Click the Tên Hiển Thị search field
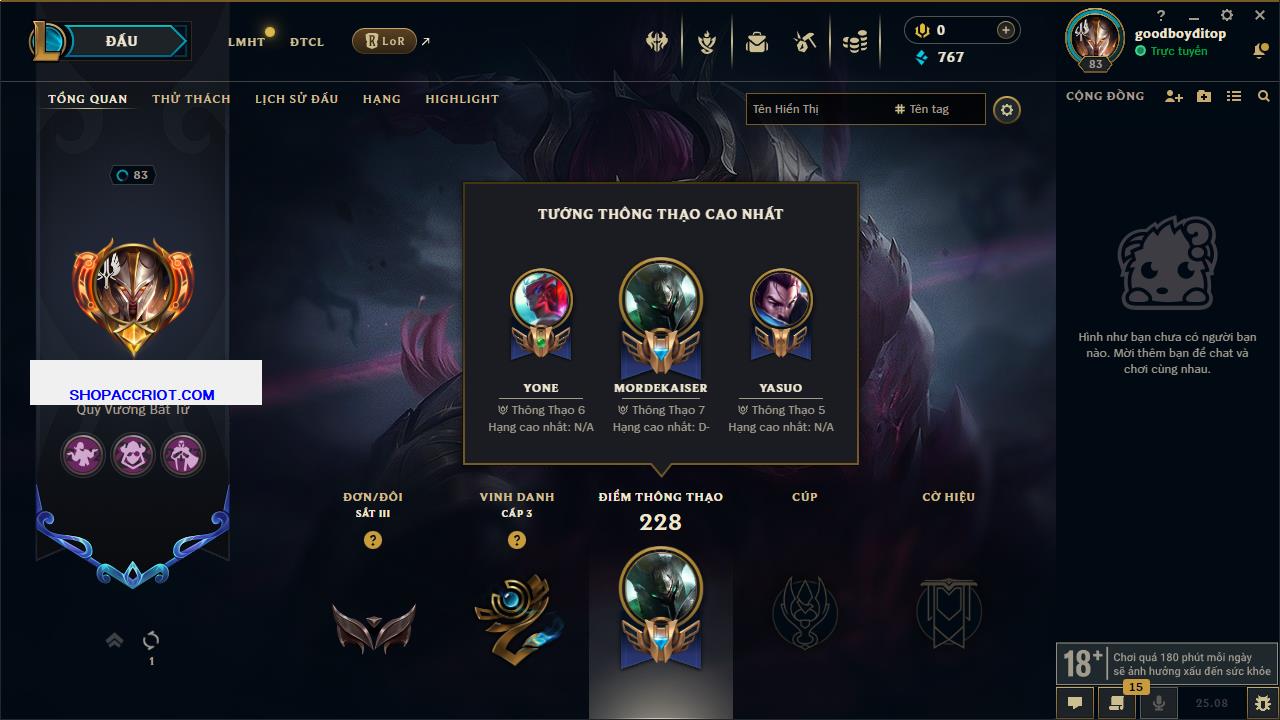 click(815, 109)
